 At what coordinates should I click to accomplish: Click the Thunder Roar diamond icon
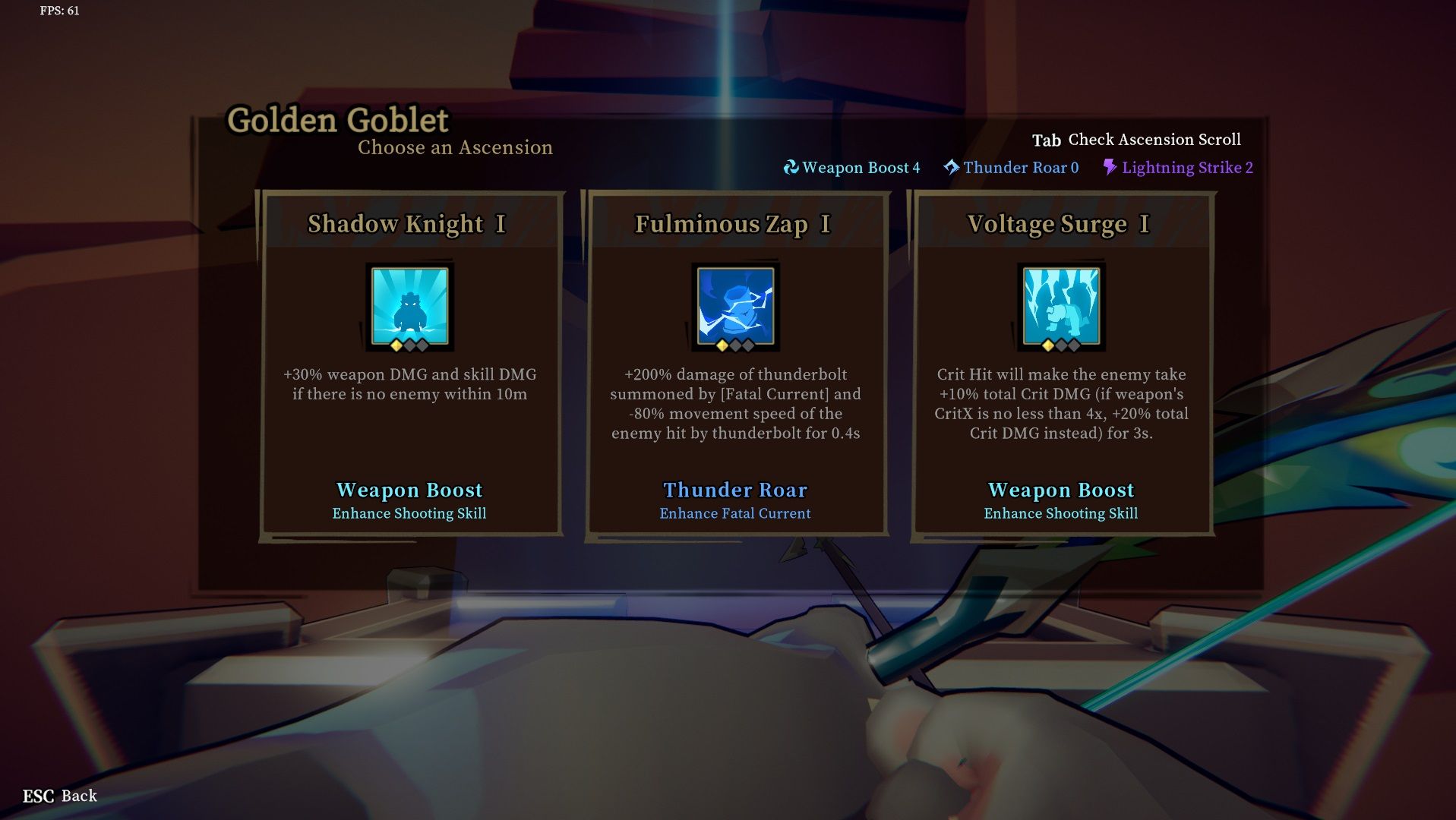tap(950, 167)
